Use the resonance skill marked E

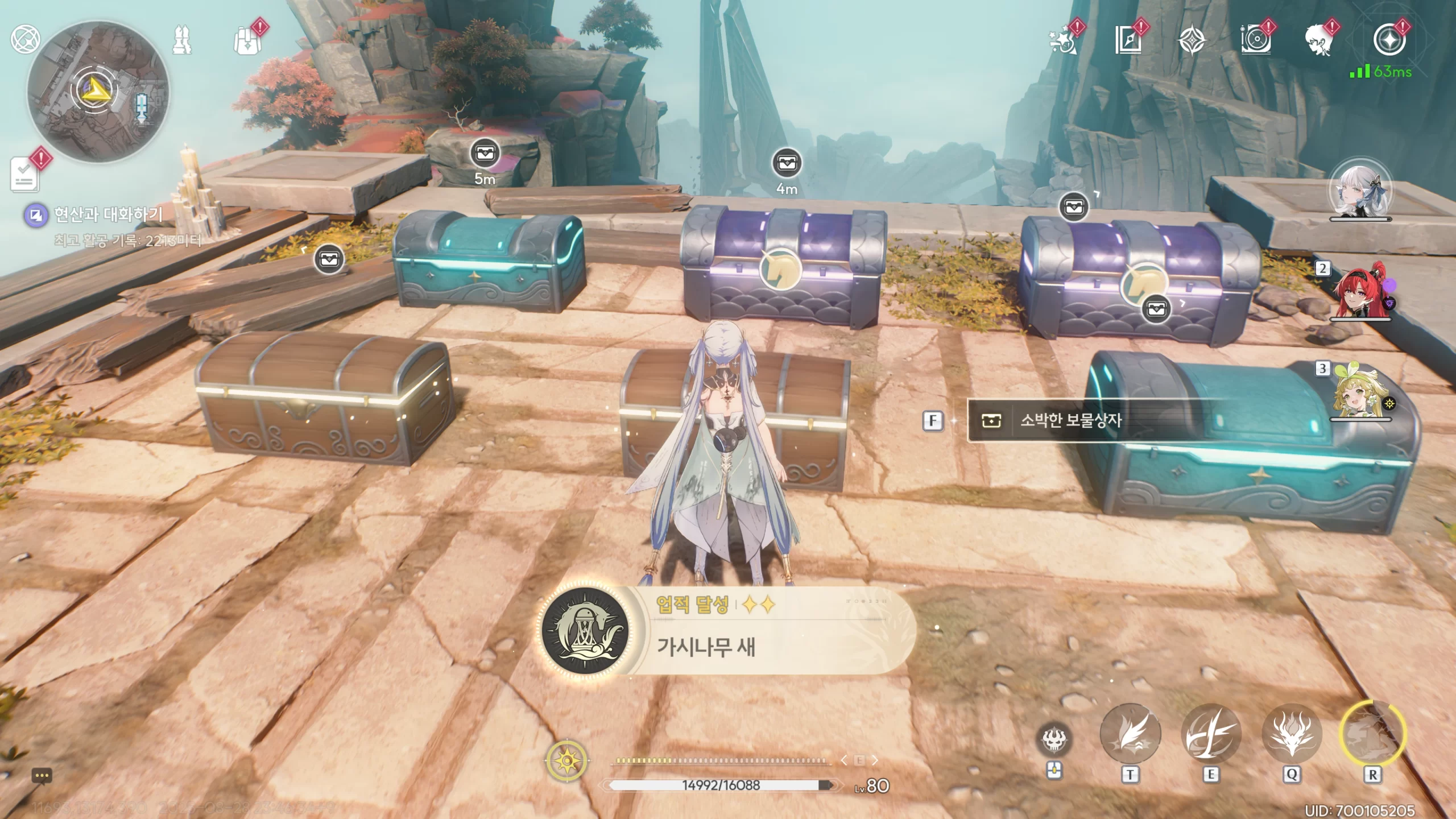pos(1210,735)
